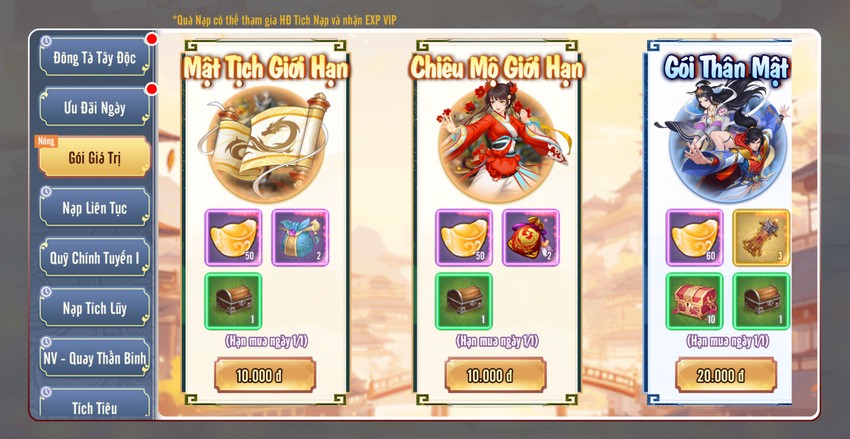Open the Nạp Liên Tục tab
This screenshot has width=850, height=439.
[95, 207]
